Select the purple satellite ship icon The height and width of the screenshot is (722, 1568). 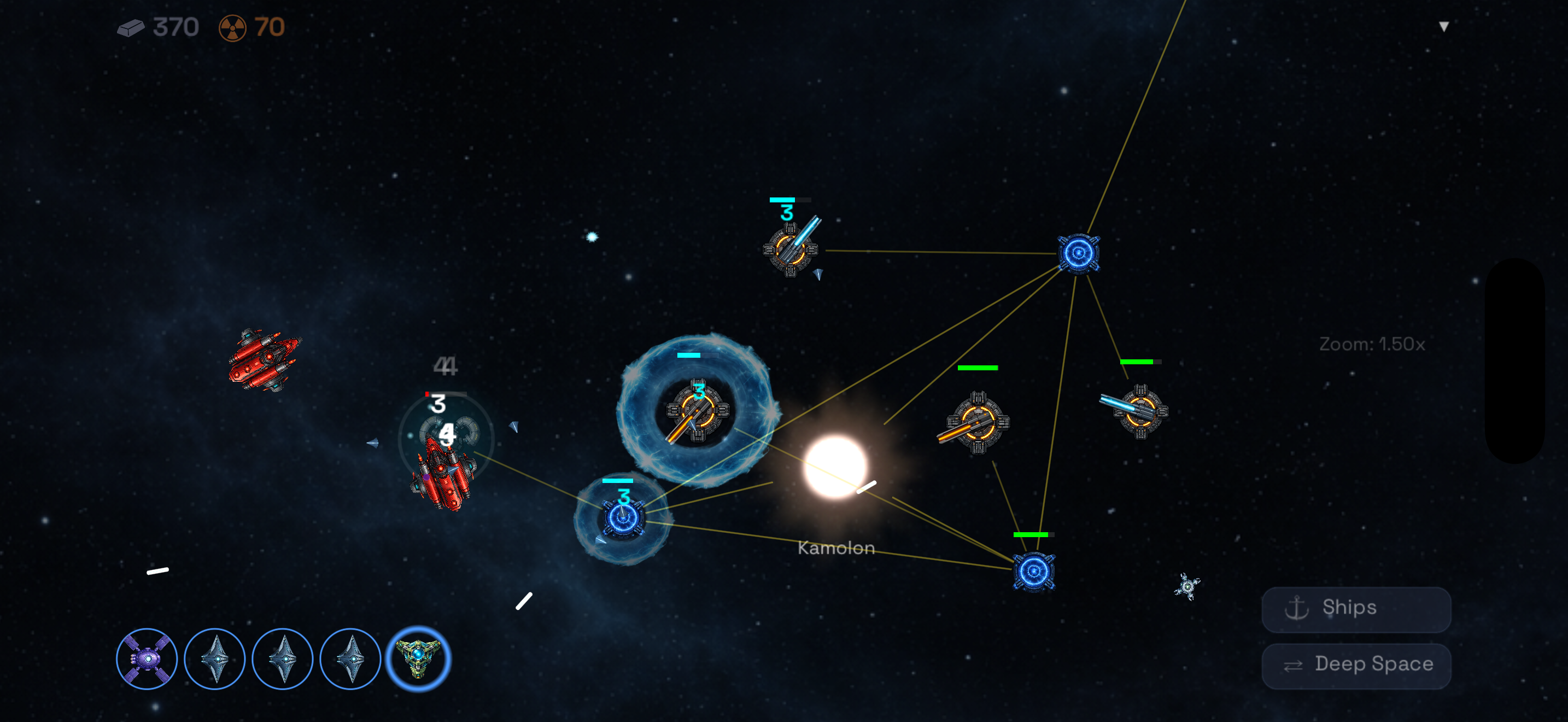[x=147, y=659]
